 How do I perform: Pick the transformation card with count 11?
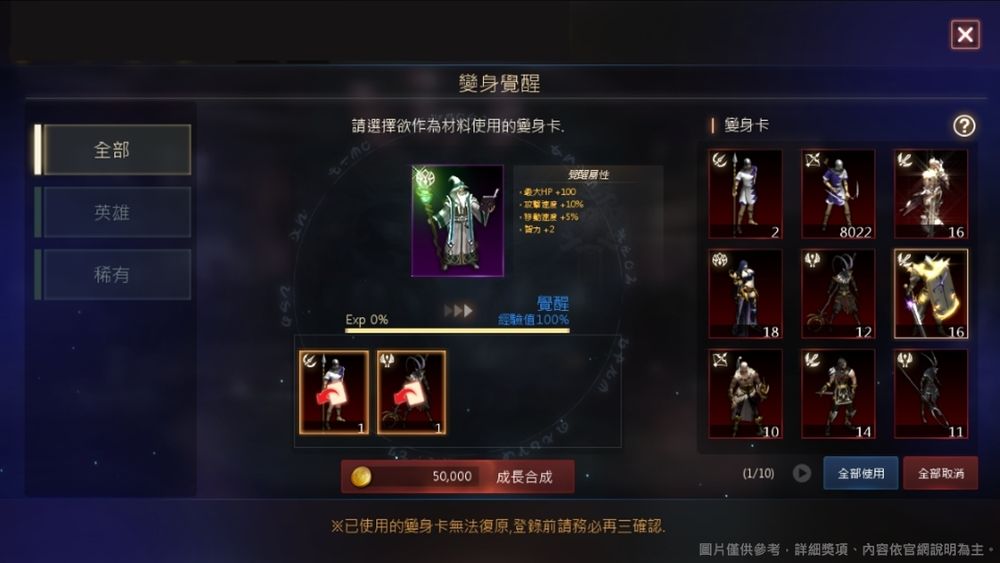(x=931, y=393)
